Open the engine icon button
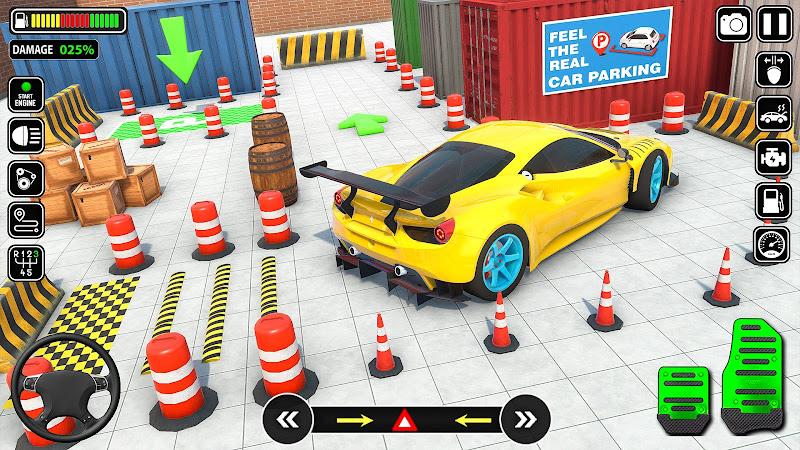The height and width of the screenshot is (450, 800). [773, 155]
